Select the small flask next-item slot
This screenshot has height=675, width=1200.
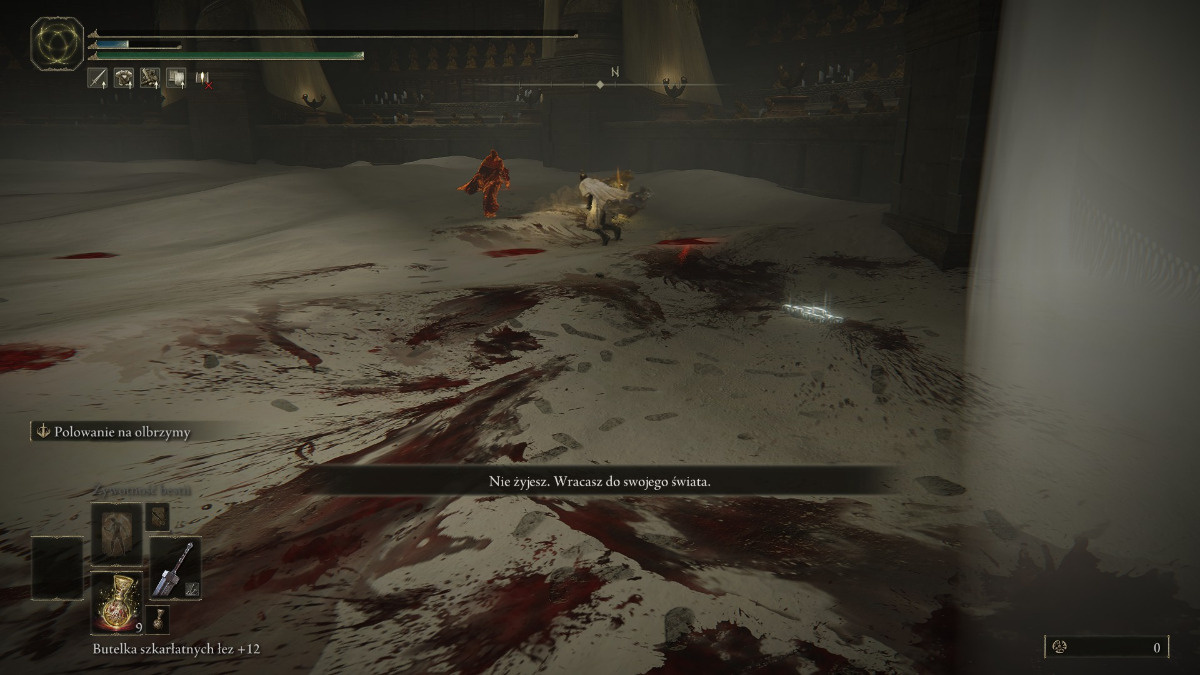[x=157, y=617]
